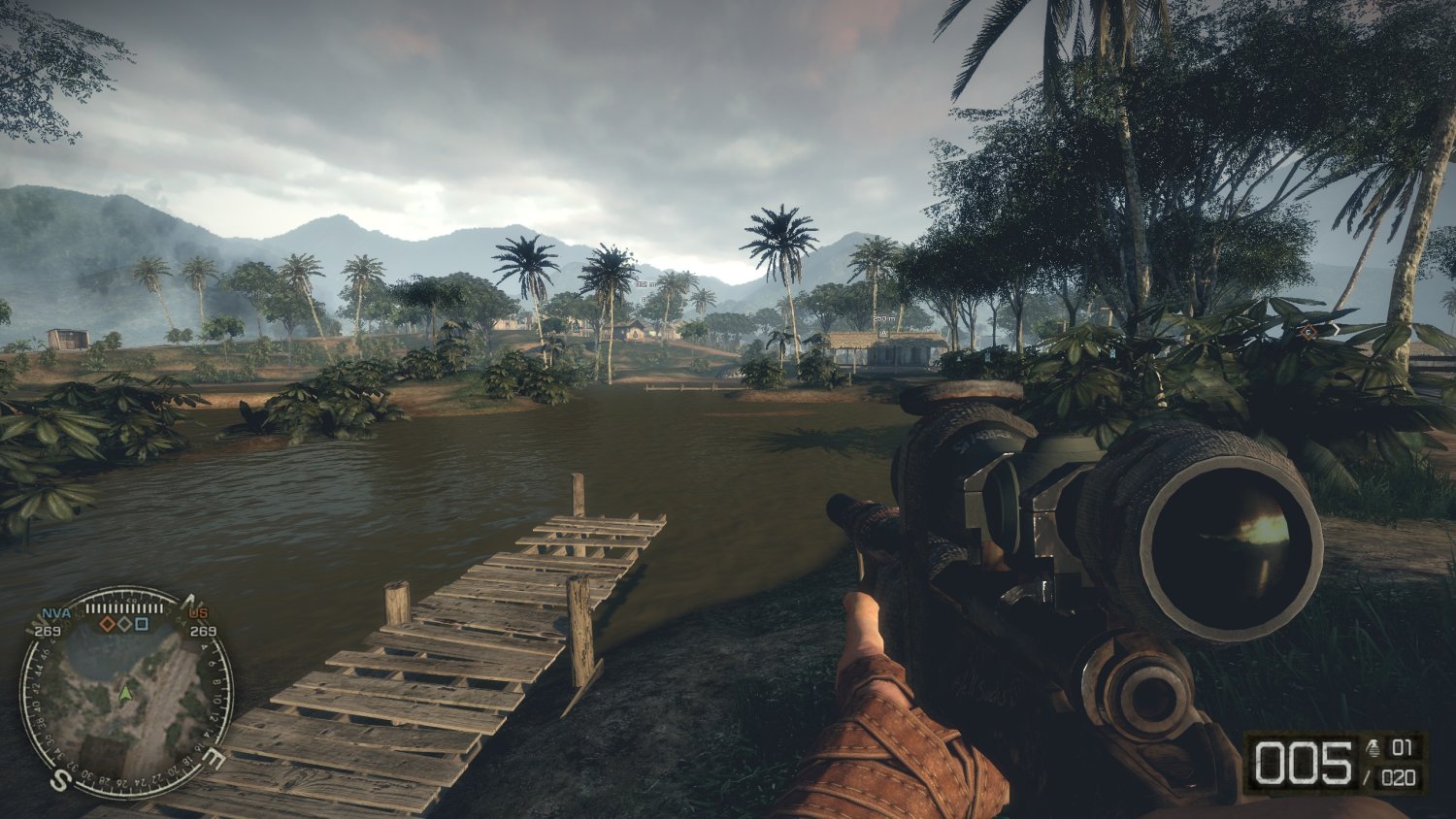
Task: Click the ticket meter bar above the minimap
Action: pyautogui.click(x=124, y=607)
